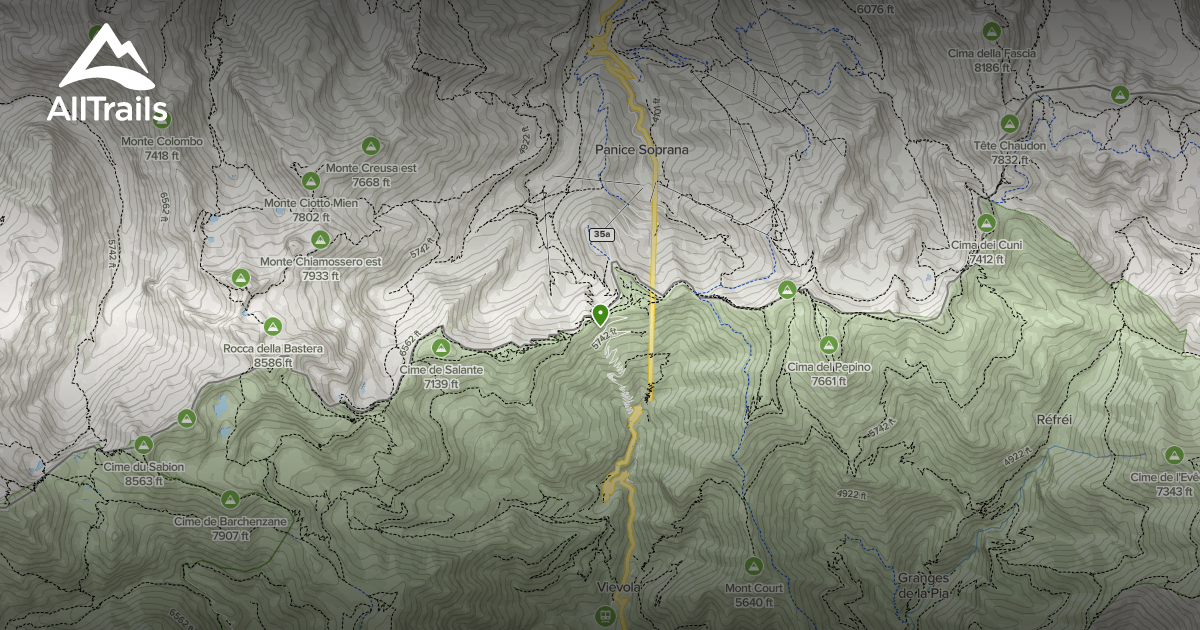Choose the Cime de Barchenzane peak marker
1200x630 pixels.
[230, 498]
